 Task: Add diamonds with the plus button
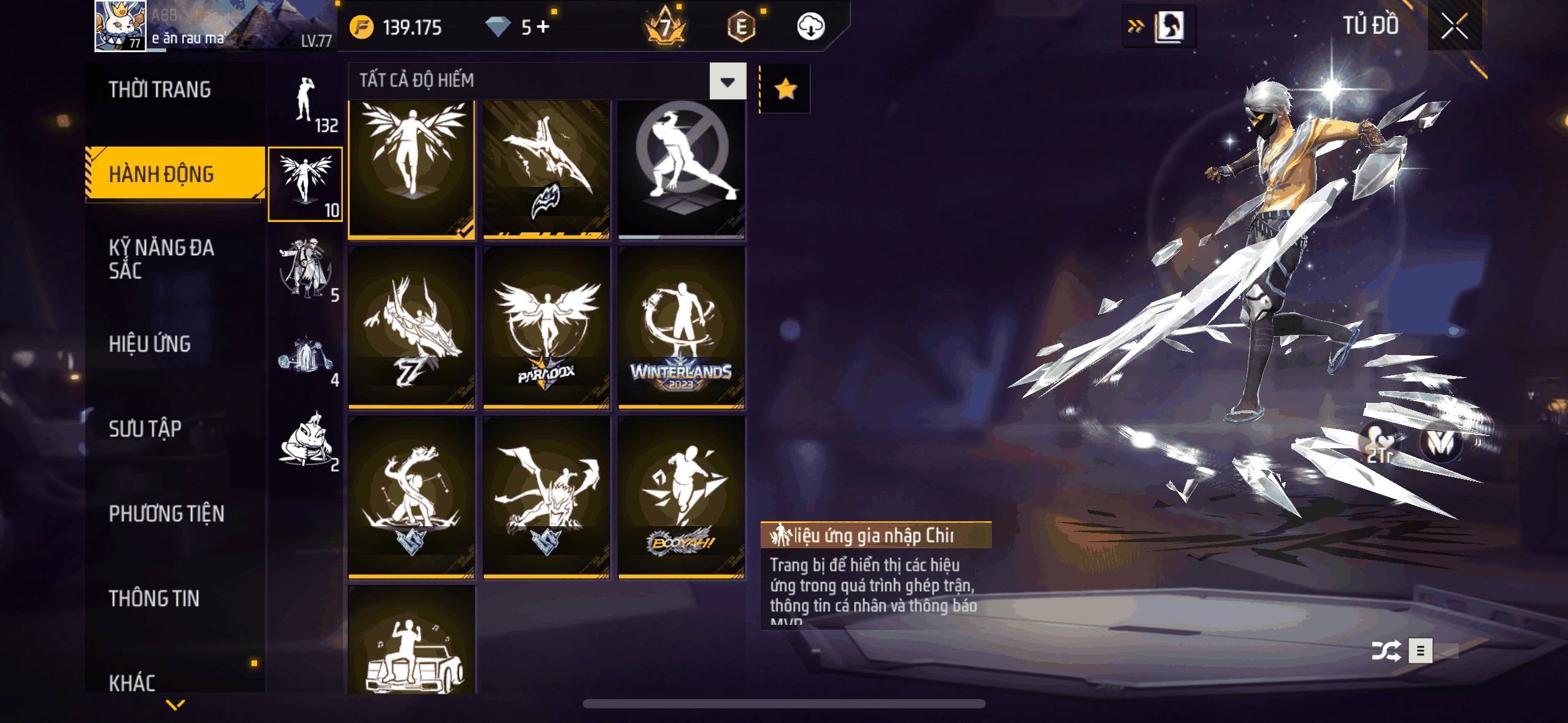[x=543, y=27]
